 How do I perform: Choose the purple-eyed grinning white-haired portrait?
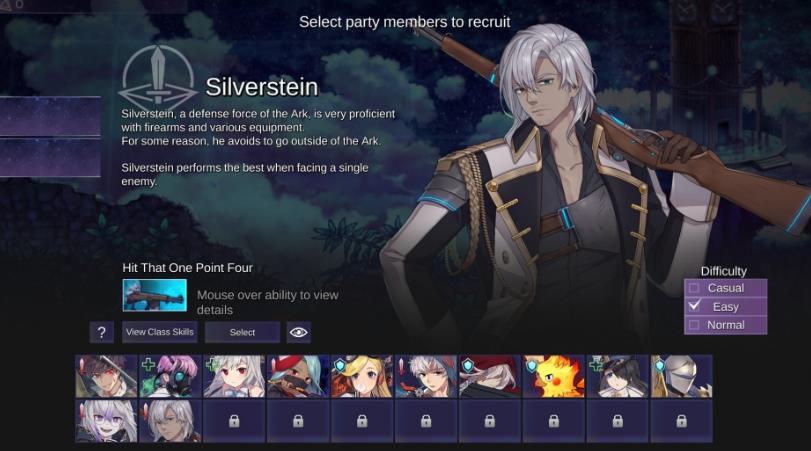coord(106,421)
